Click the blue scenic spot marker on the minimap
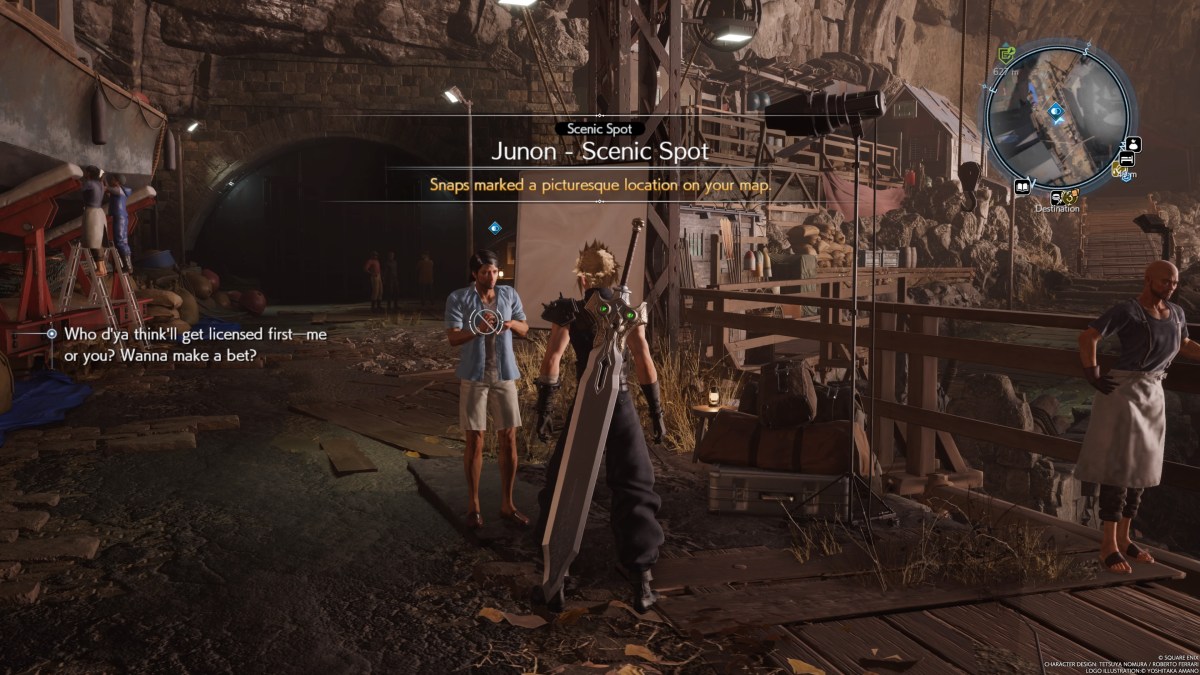 [x=1055, y=110]
